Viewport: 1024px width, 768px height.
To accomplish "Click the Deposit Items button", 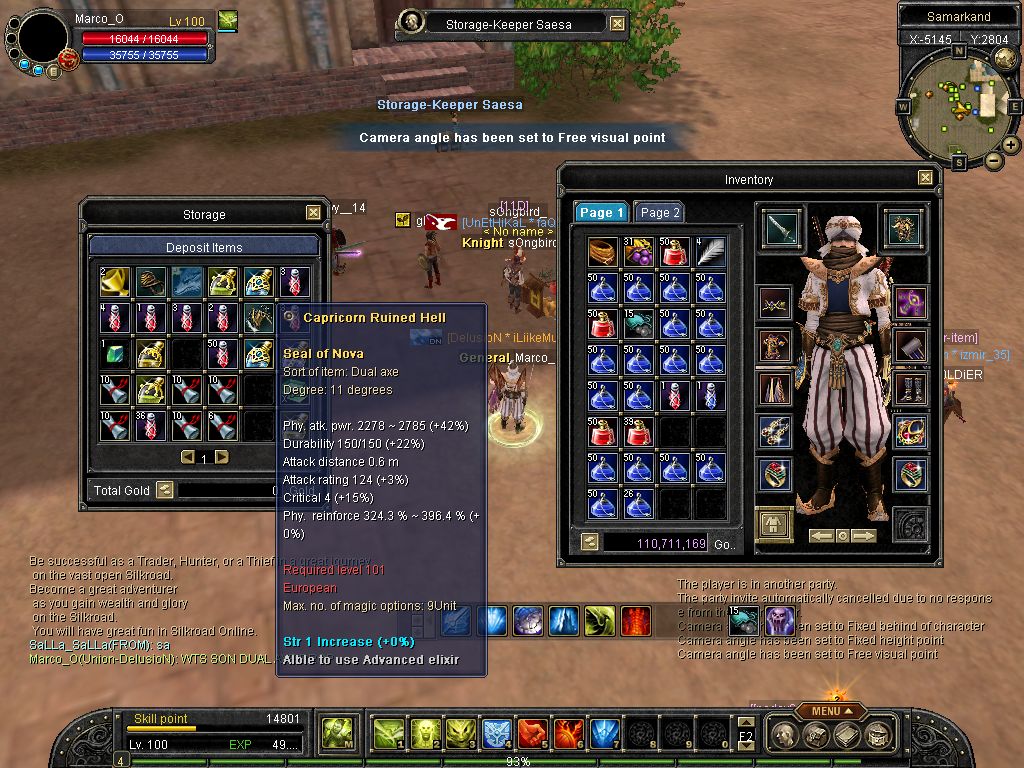I will [204, 247].
